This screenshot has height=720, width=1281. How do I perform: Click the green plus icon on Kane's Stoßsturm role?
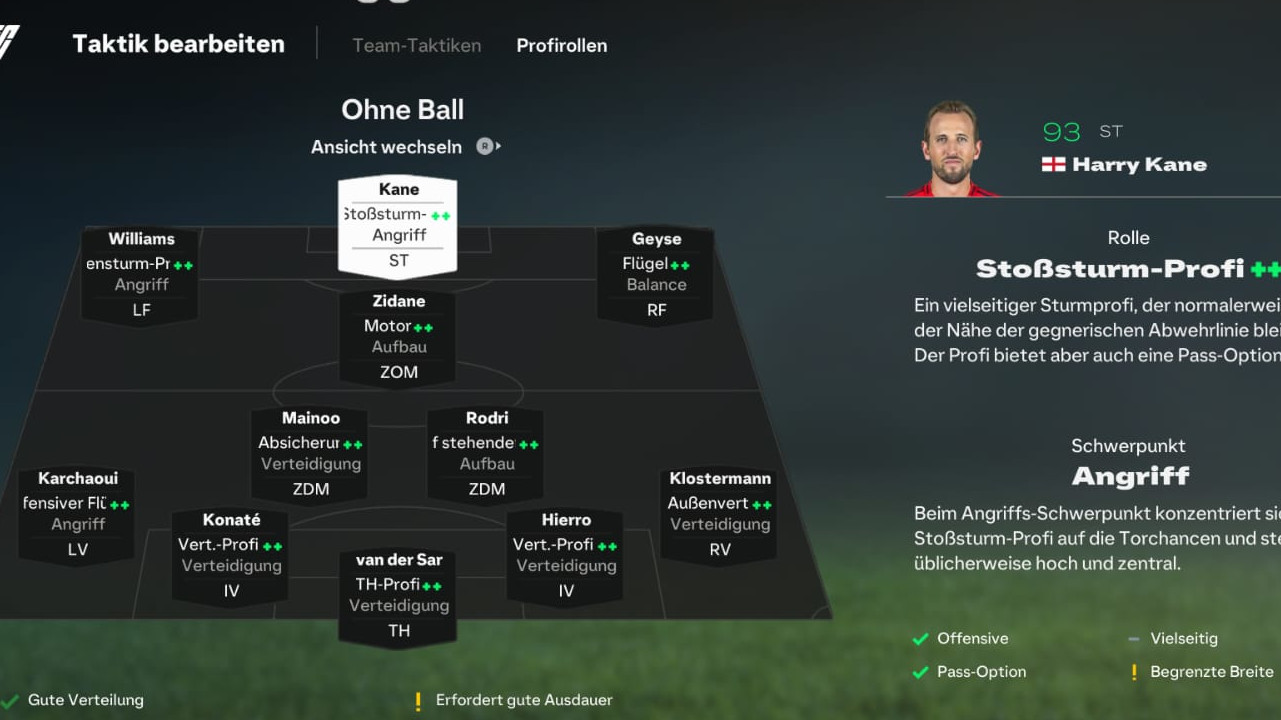(440, 214)
